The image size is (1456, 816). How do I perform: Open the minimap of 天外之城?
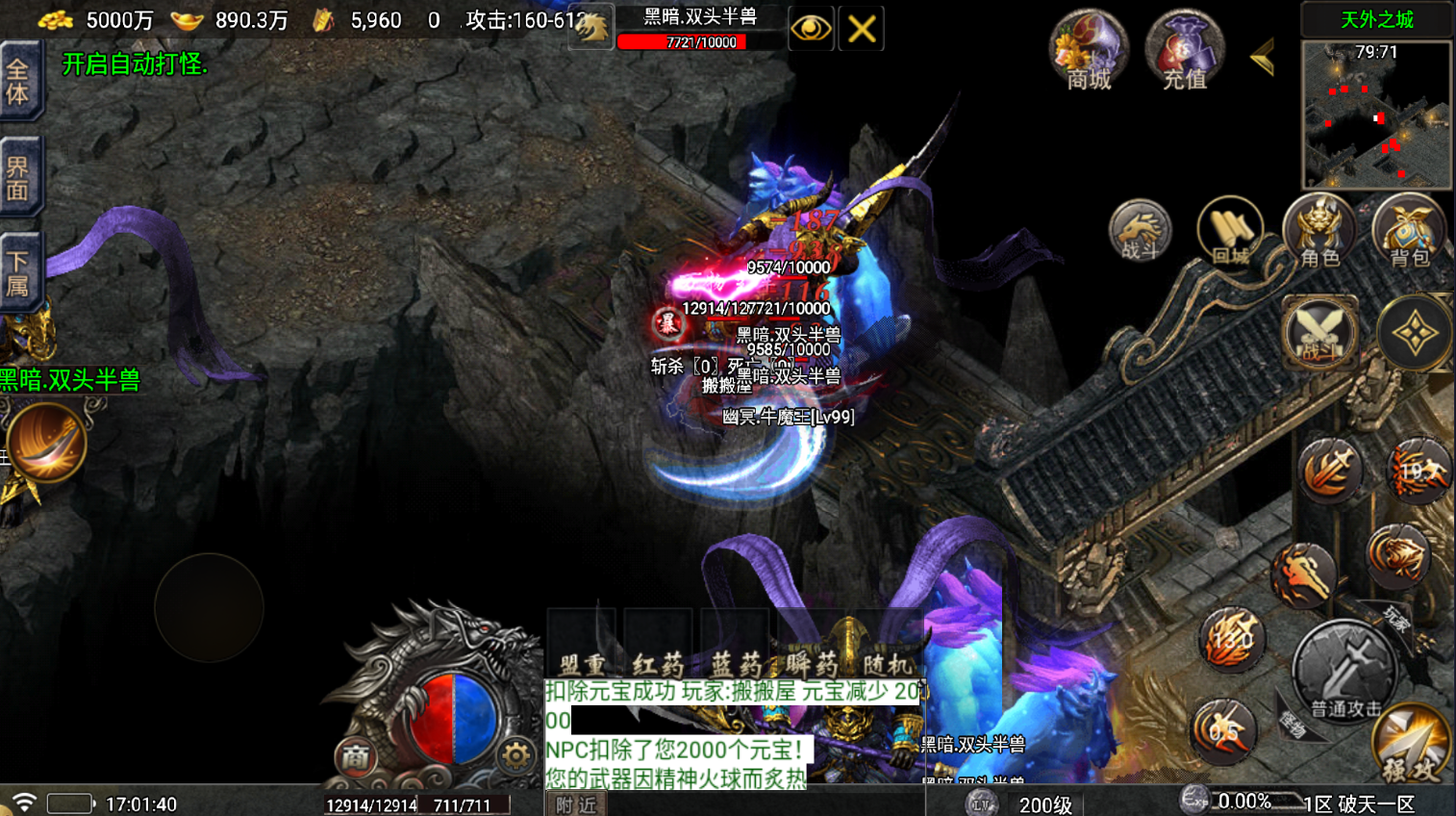tap(1376, 115)
